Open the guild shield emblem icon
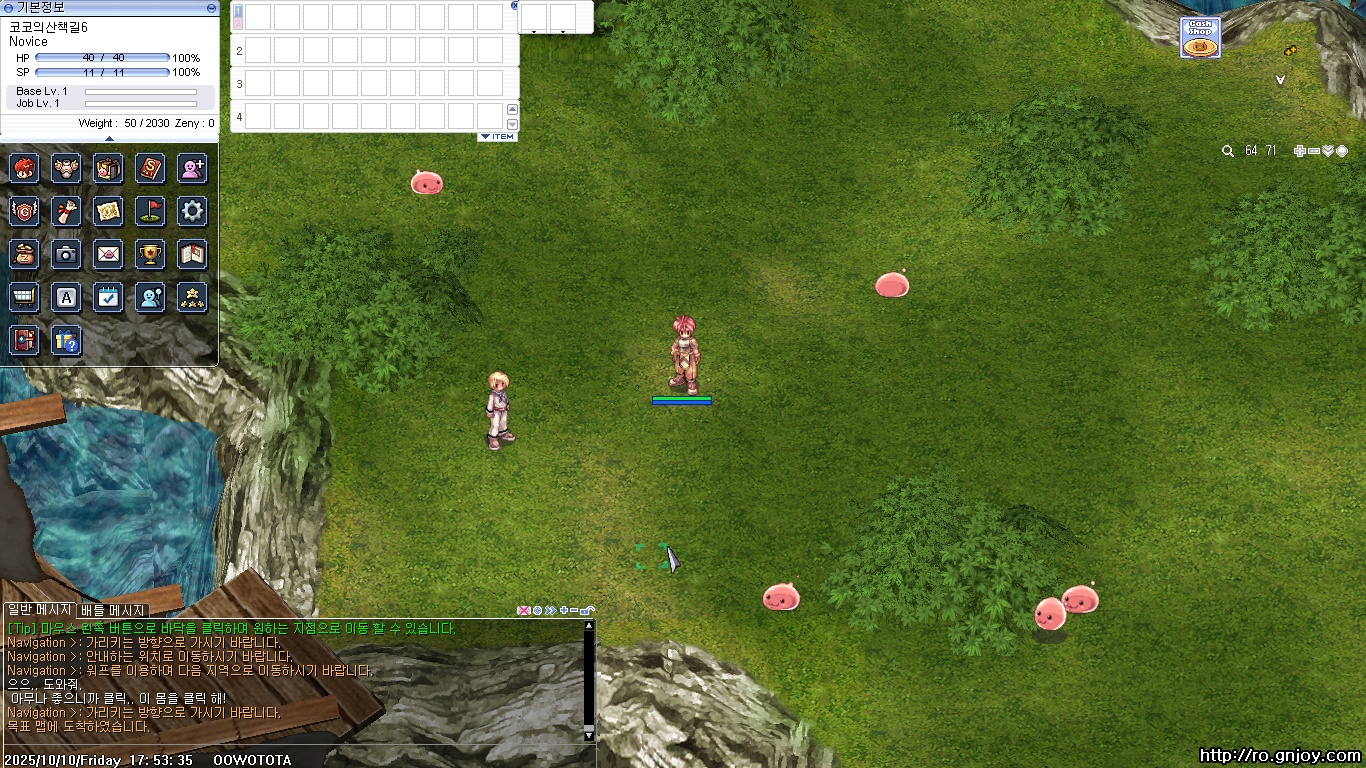Screen dimensions: 1366x768 tap(24, 211)
